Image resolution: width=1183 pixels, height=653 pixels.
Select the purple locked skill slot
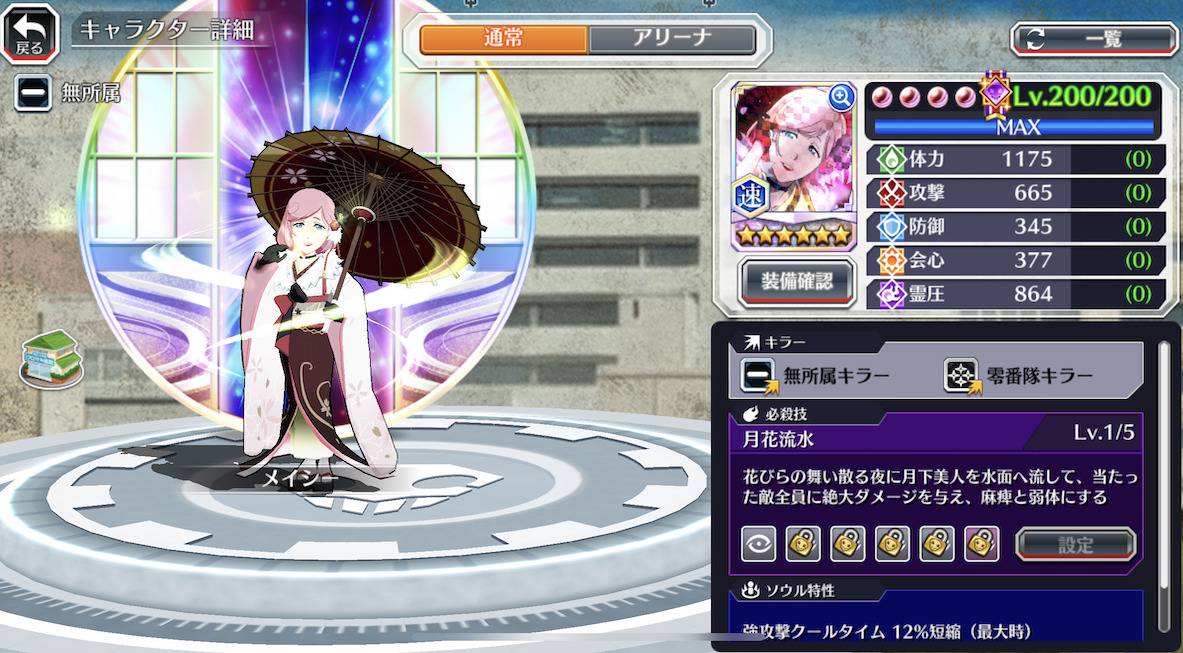pos(982,544)
